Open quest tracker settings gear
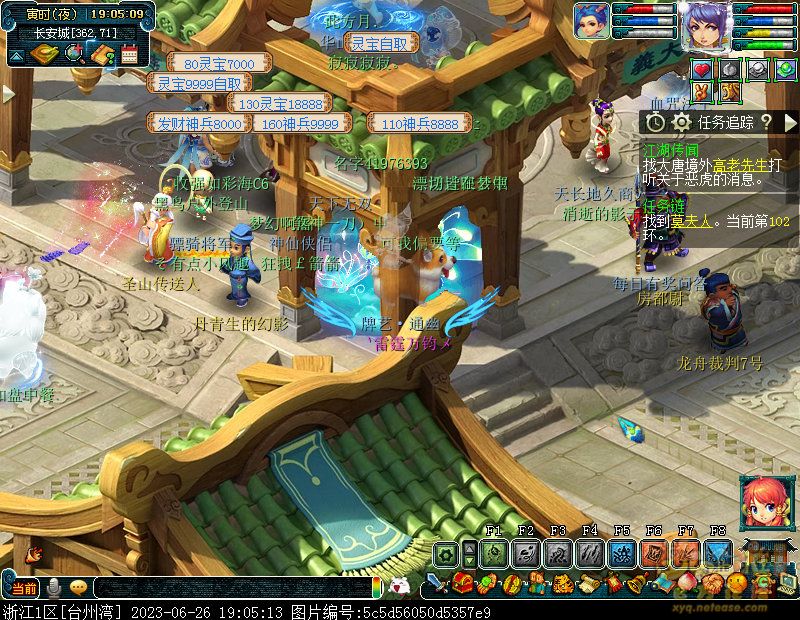Image resolution: width=800 pixels, height=620 pixels. 681,122
